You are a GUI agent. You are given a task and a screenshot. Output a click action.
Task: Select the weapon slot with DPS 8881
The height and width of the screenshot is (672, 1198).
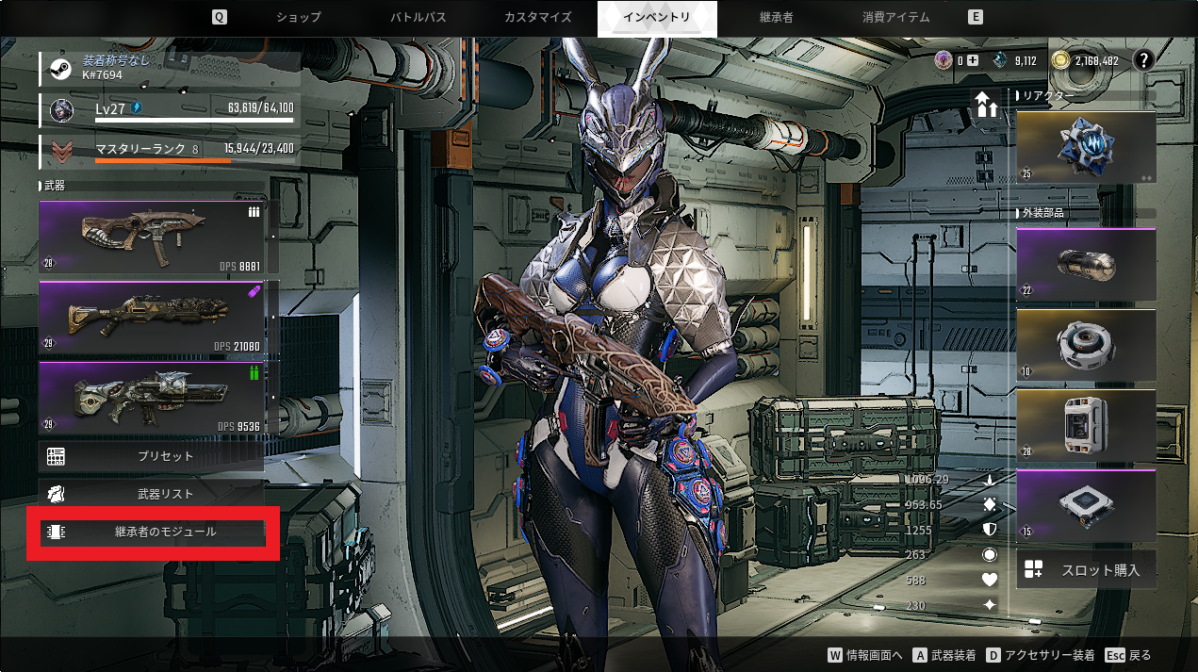[x=152, y=237]
